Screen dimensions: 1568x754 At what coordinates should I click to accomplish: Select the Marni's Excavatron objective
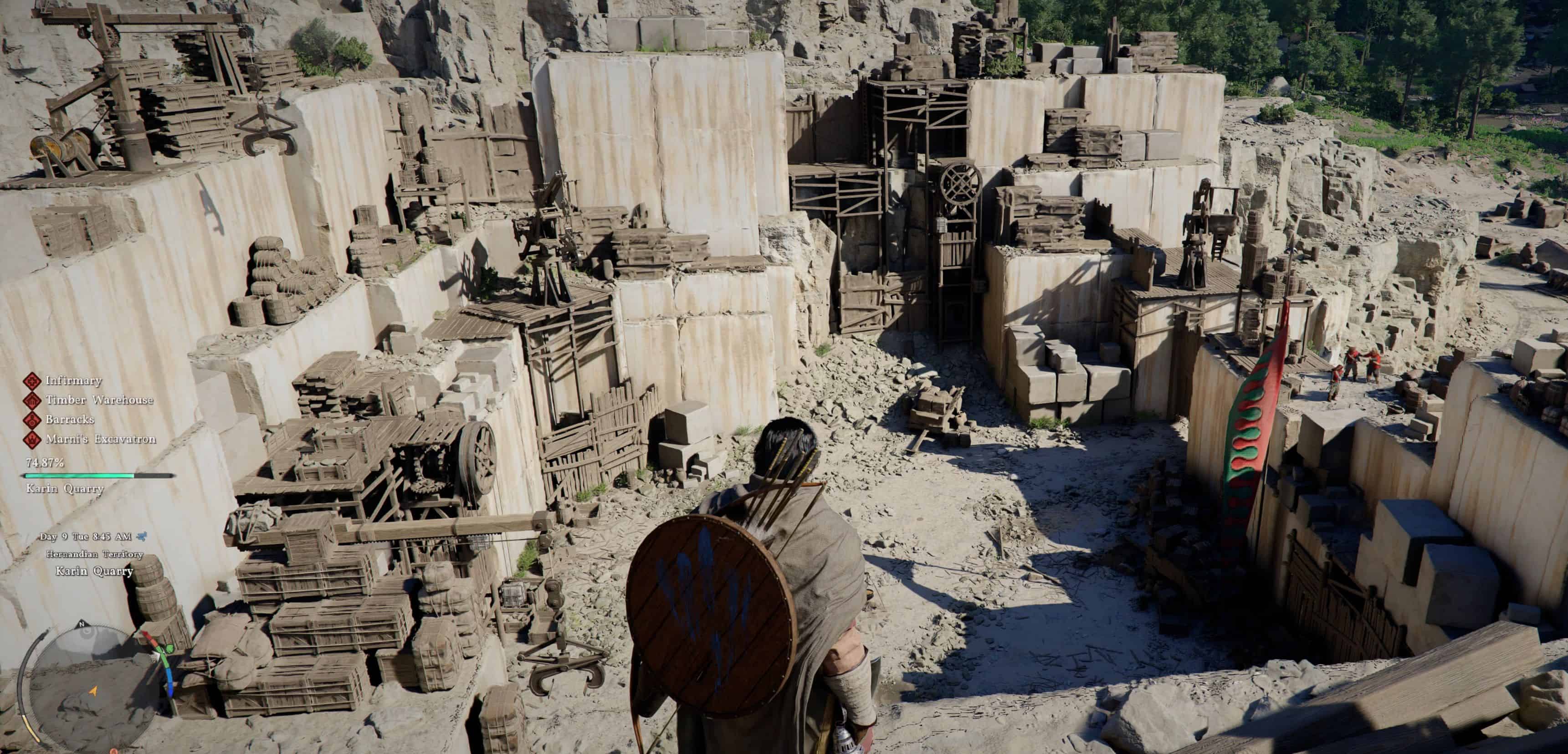[100, 439]
